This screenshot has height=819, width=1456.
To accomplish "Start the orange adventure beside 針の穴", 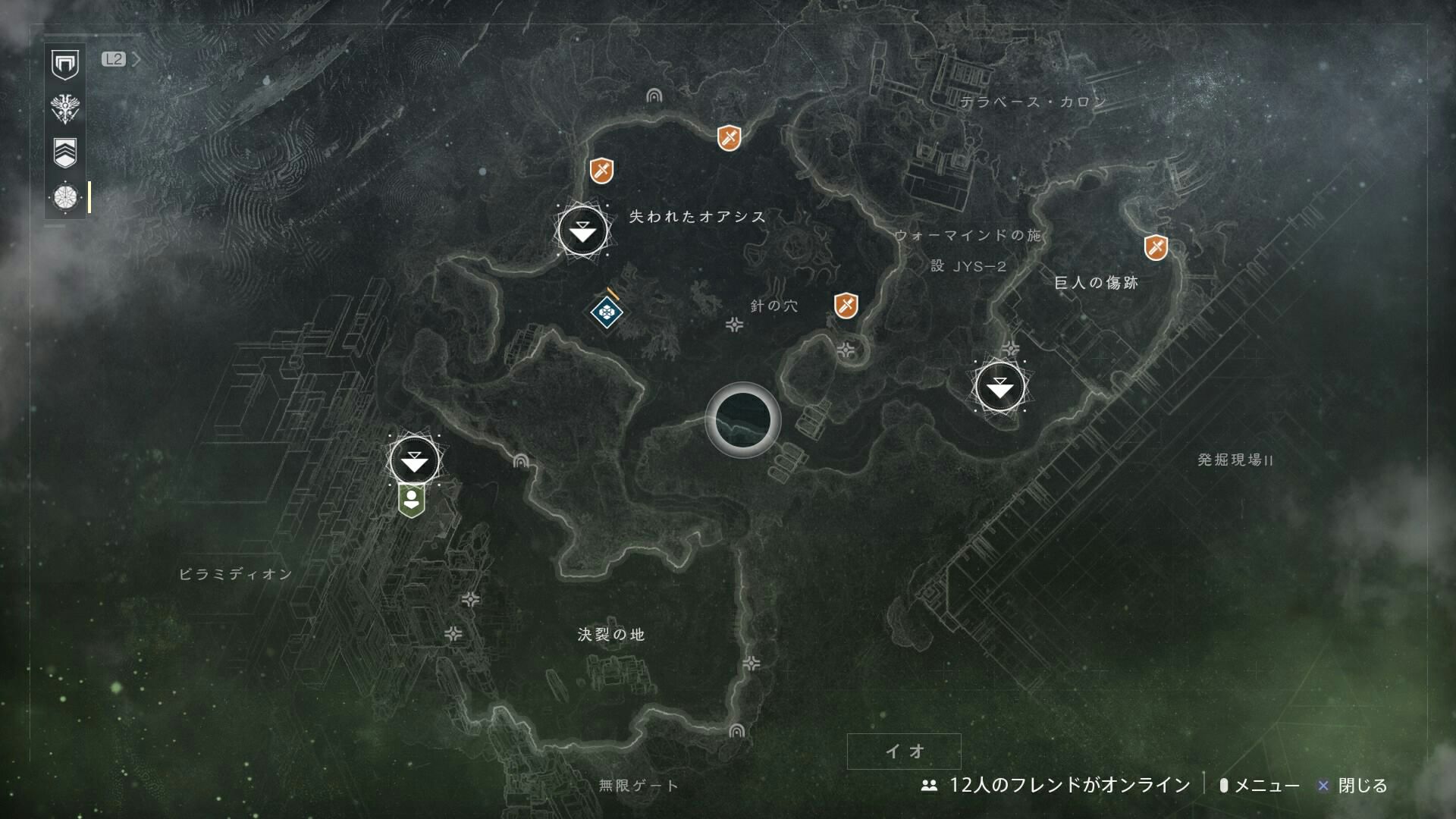I will [x=846, y=306].
